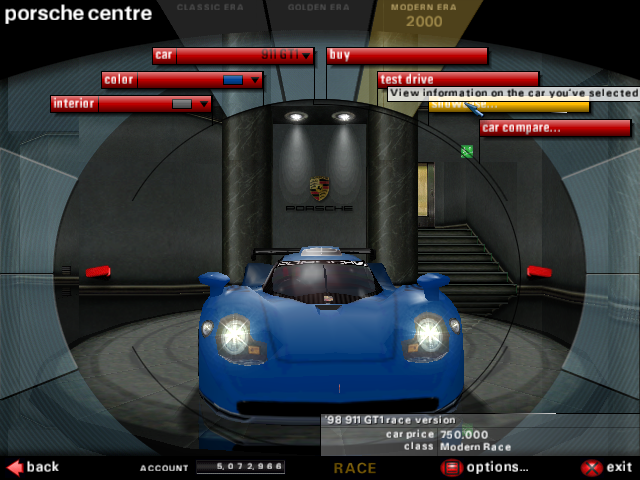
Task: Switch to the Golden Era tab
Action: coord(317,8)
